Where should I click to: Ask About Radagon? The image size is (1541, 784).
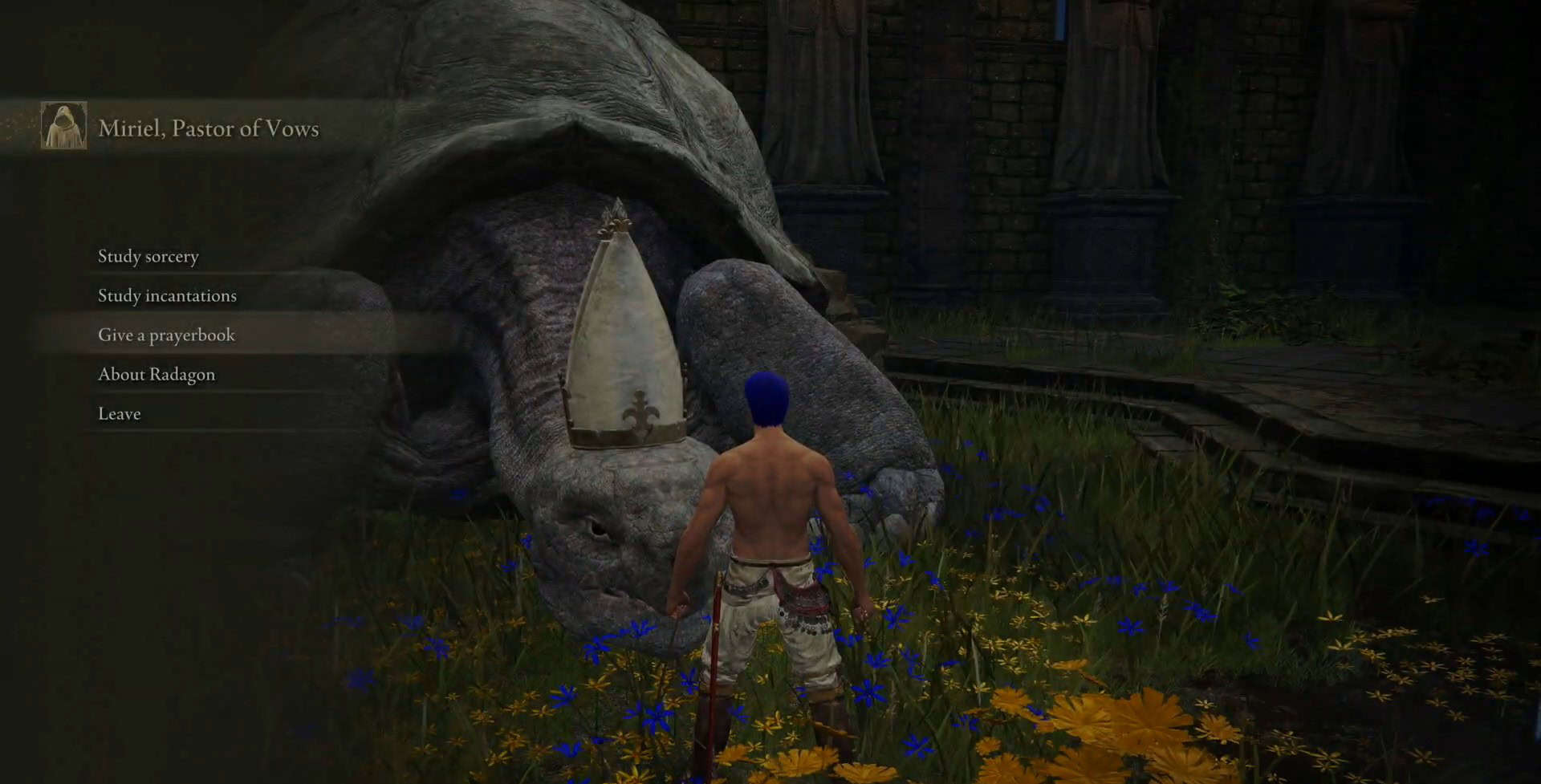(157, 375)
